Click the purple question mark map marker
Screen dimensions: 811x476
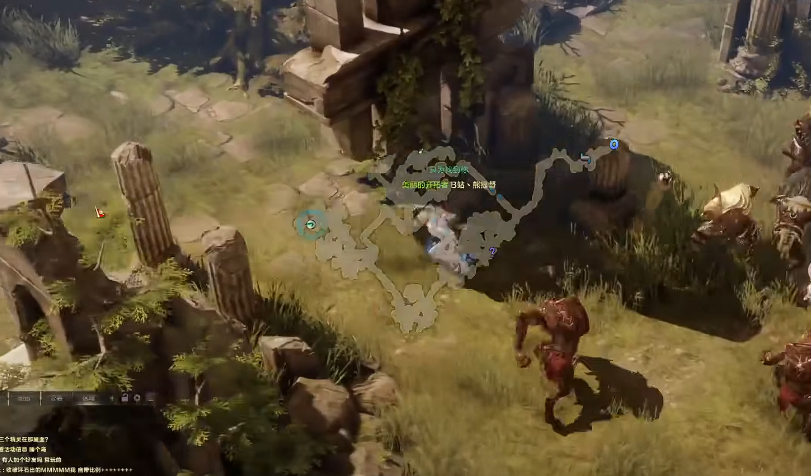pos(492,251)
